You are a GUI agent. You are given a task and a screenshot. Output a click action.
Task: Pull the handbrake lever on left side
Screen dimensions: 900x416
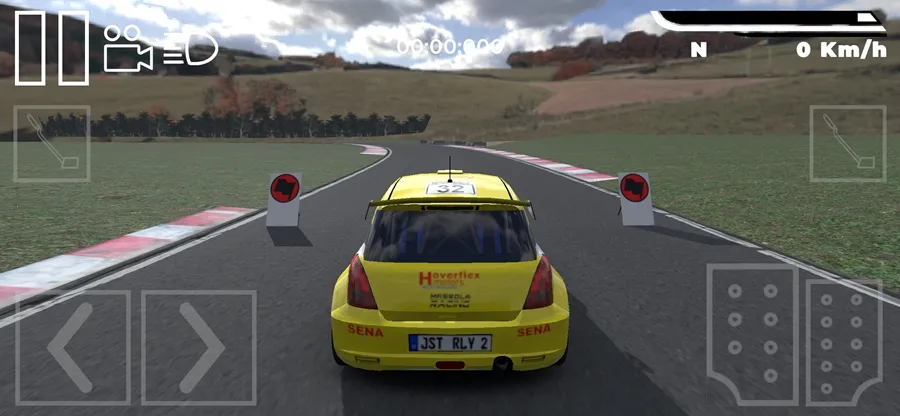[x=51, y=143]
